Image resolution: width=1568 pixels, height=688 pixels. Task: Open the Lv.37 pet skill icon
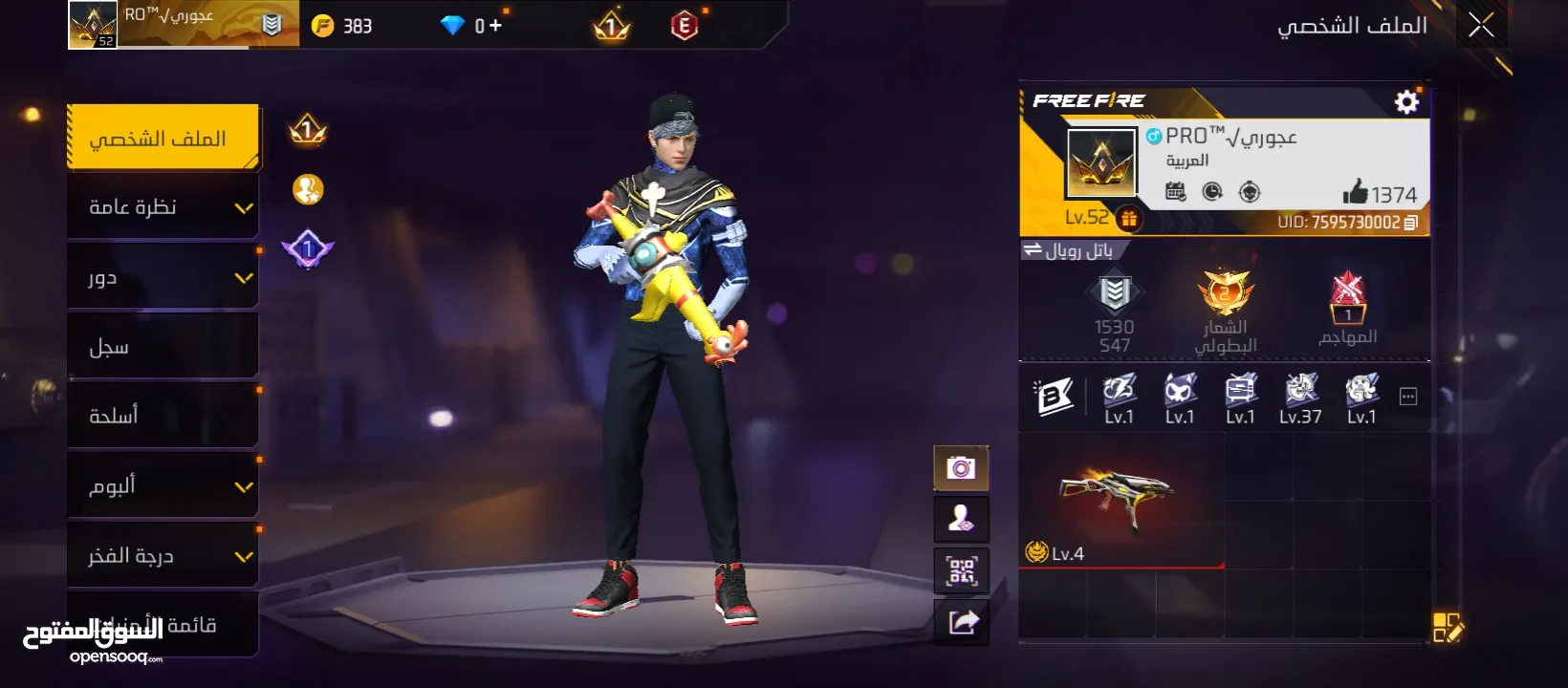pyautogui.click(x=1300, y=397)
